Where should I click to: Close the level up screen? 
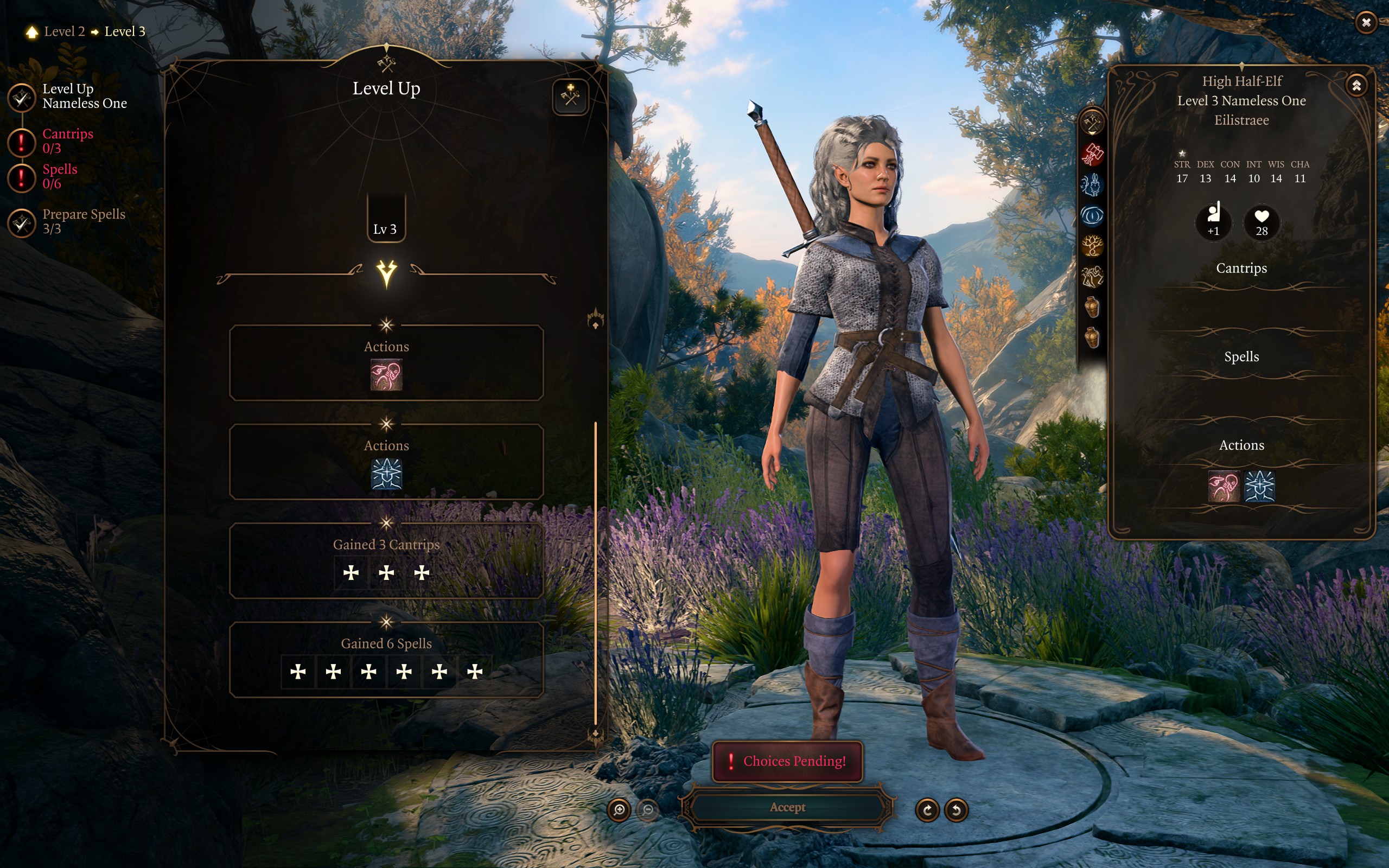click(1366, 22)
